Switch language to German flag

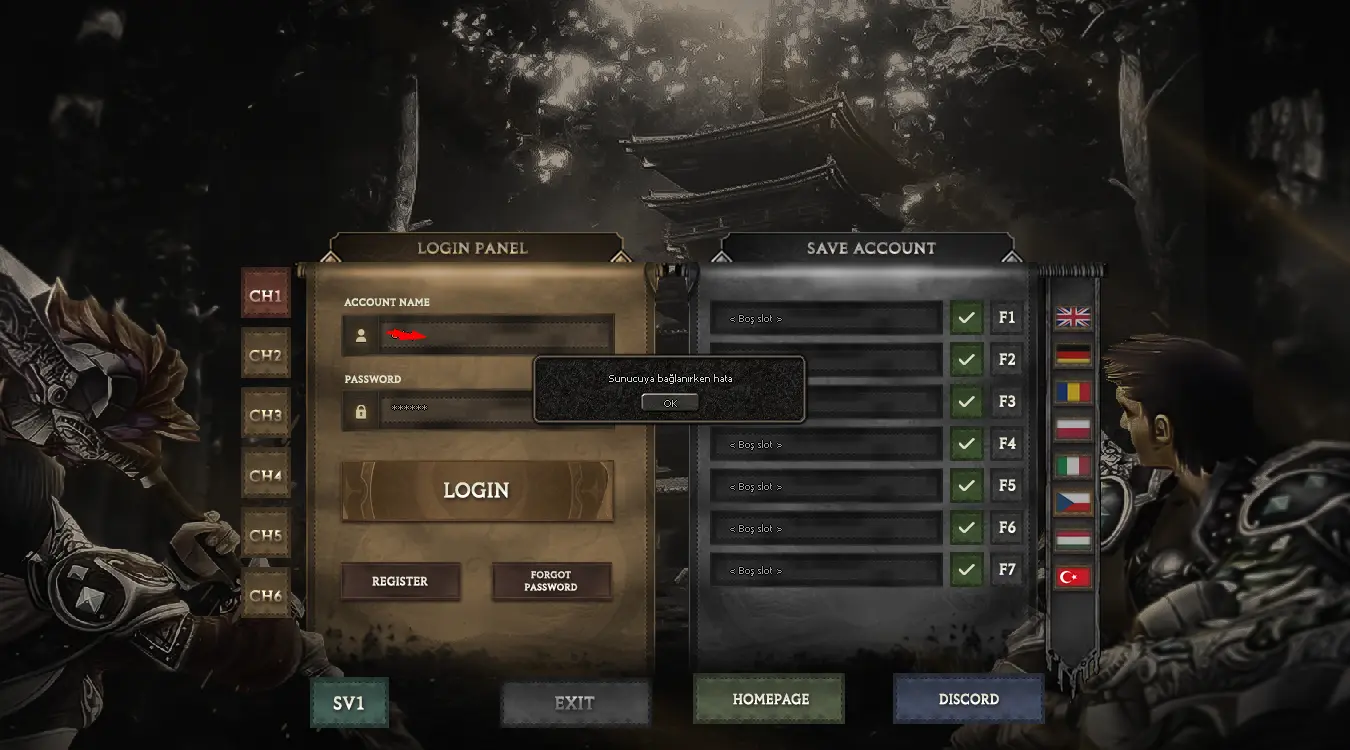pos(1073,355)
